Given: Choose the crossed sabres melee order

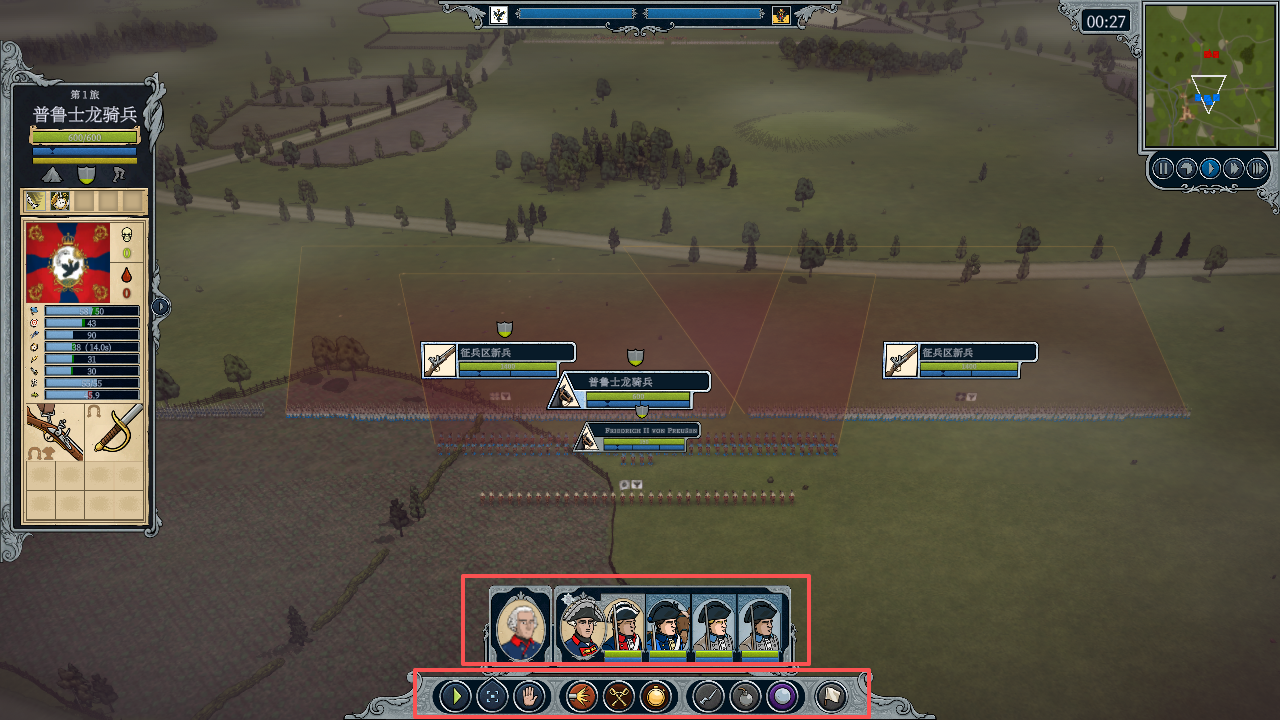Looking at the screenshot, I should coord(619,696).
